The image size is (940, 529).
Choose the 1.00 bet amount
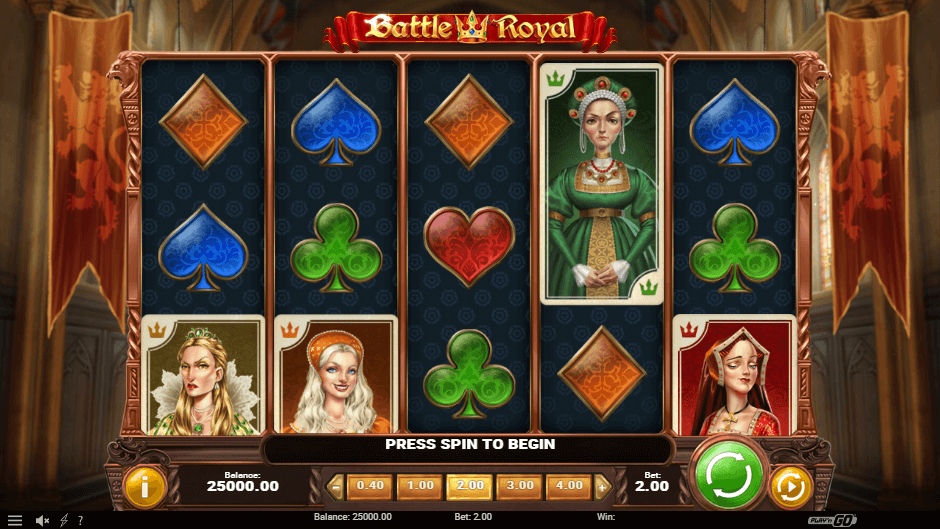coord(420,486)
